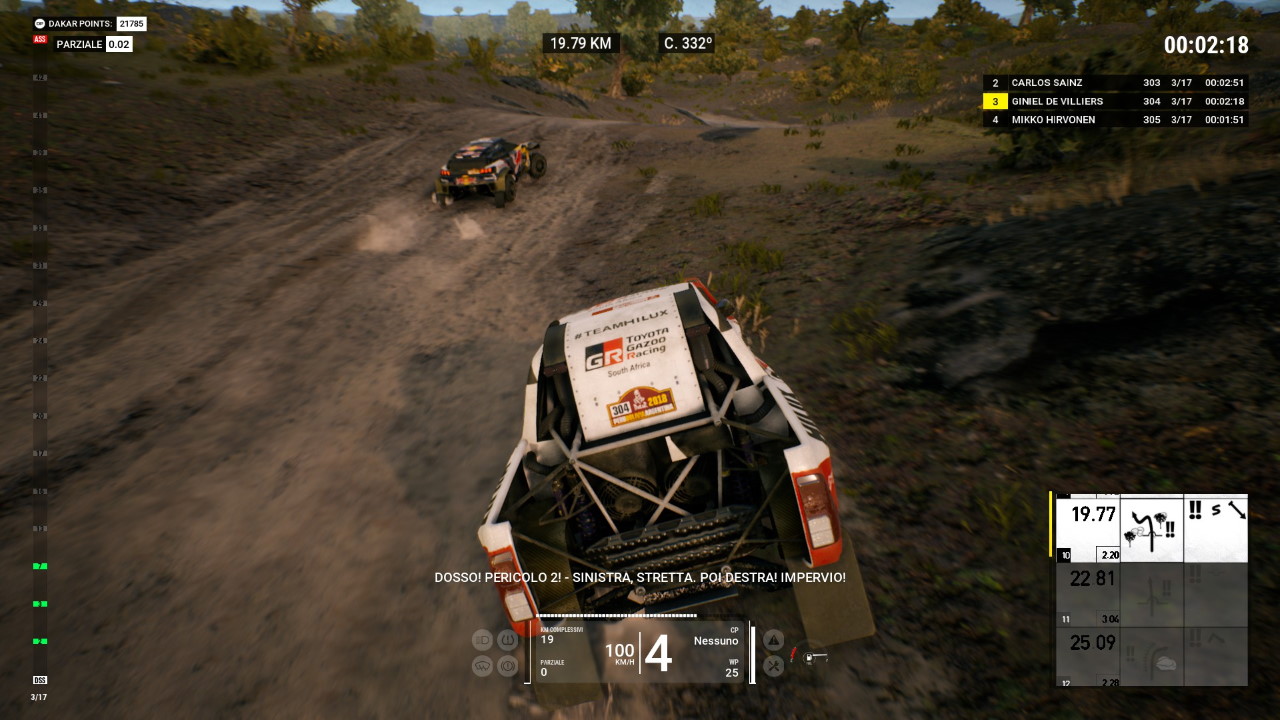Click the windshield defrost icon
This screenshot has height=720, width=1280.
(x=483, y=665)
